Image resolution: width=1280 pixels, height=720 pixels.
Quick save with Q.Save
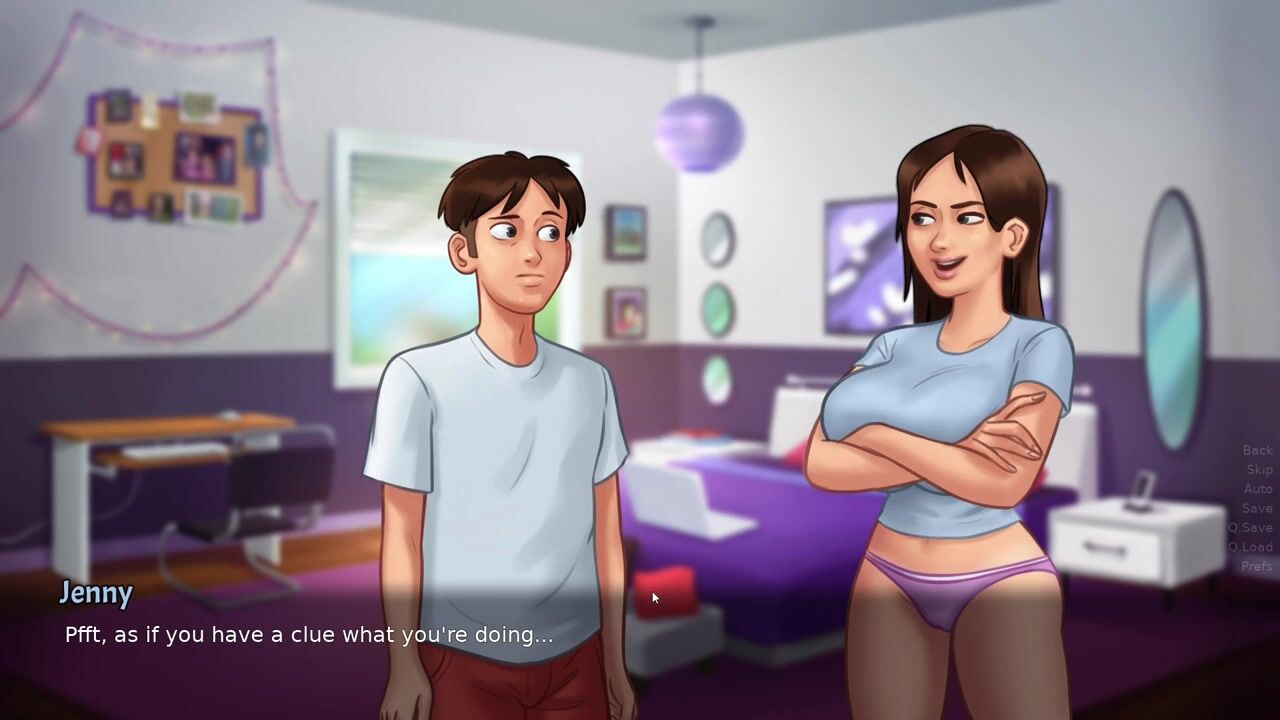tap(1250, 528)
